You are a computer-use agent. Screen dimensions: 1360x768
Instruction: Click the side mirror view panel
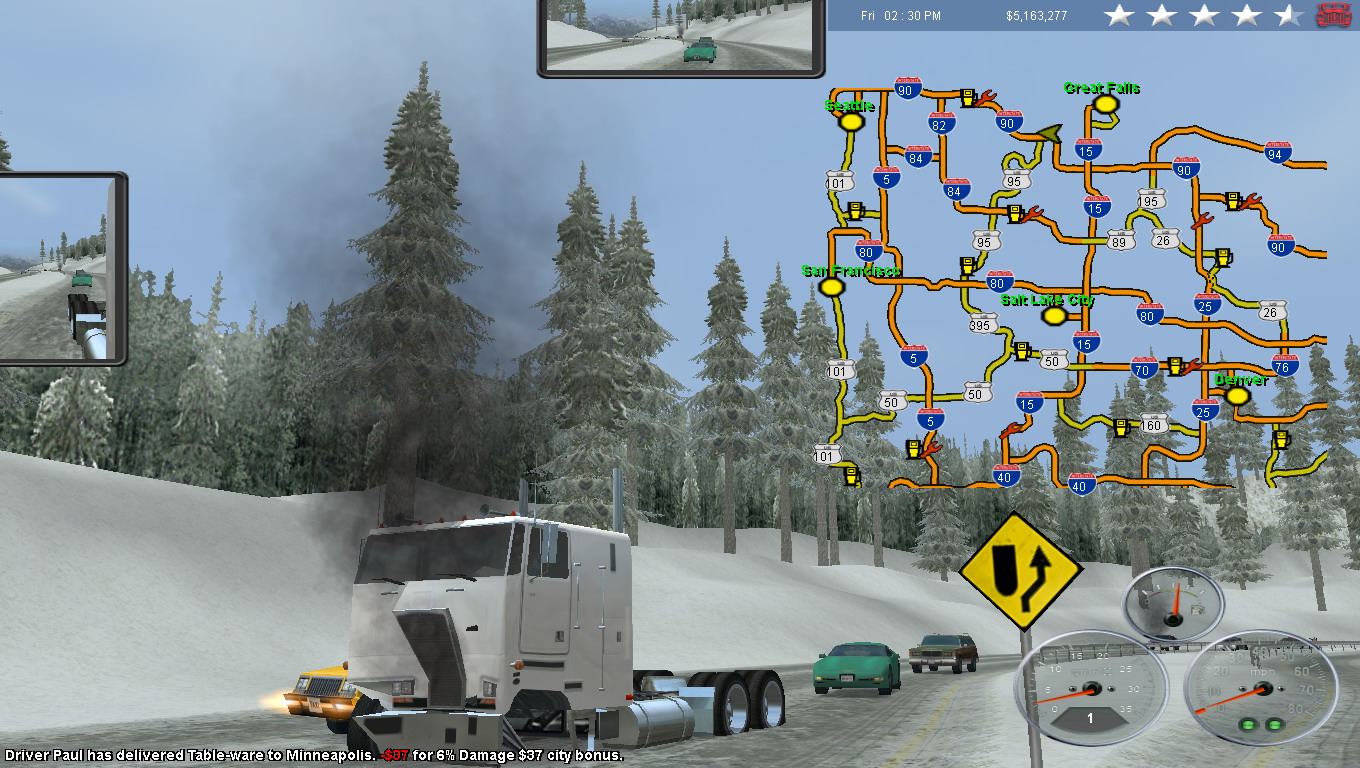60,268
